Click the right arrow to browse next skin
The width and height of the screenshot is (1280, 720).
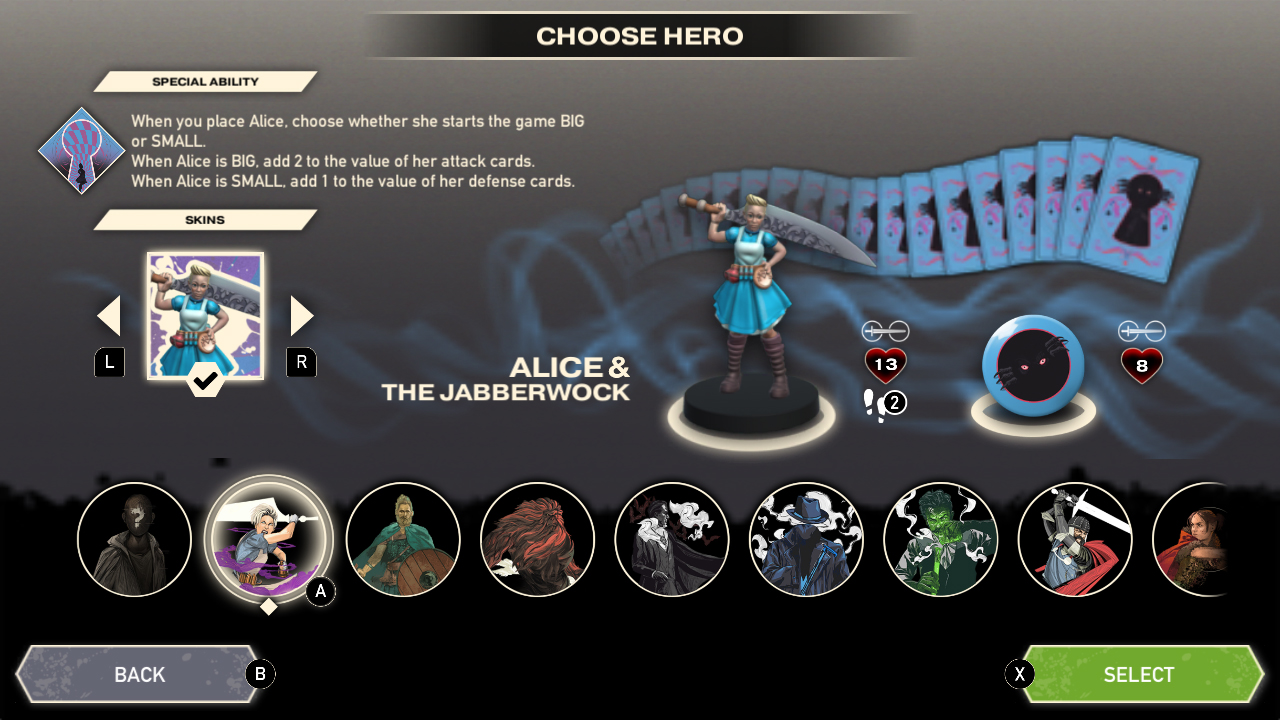(301, 314)
